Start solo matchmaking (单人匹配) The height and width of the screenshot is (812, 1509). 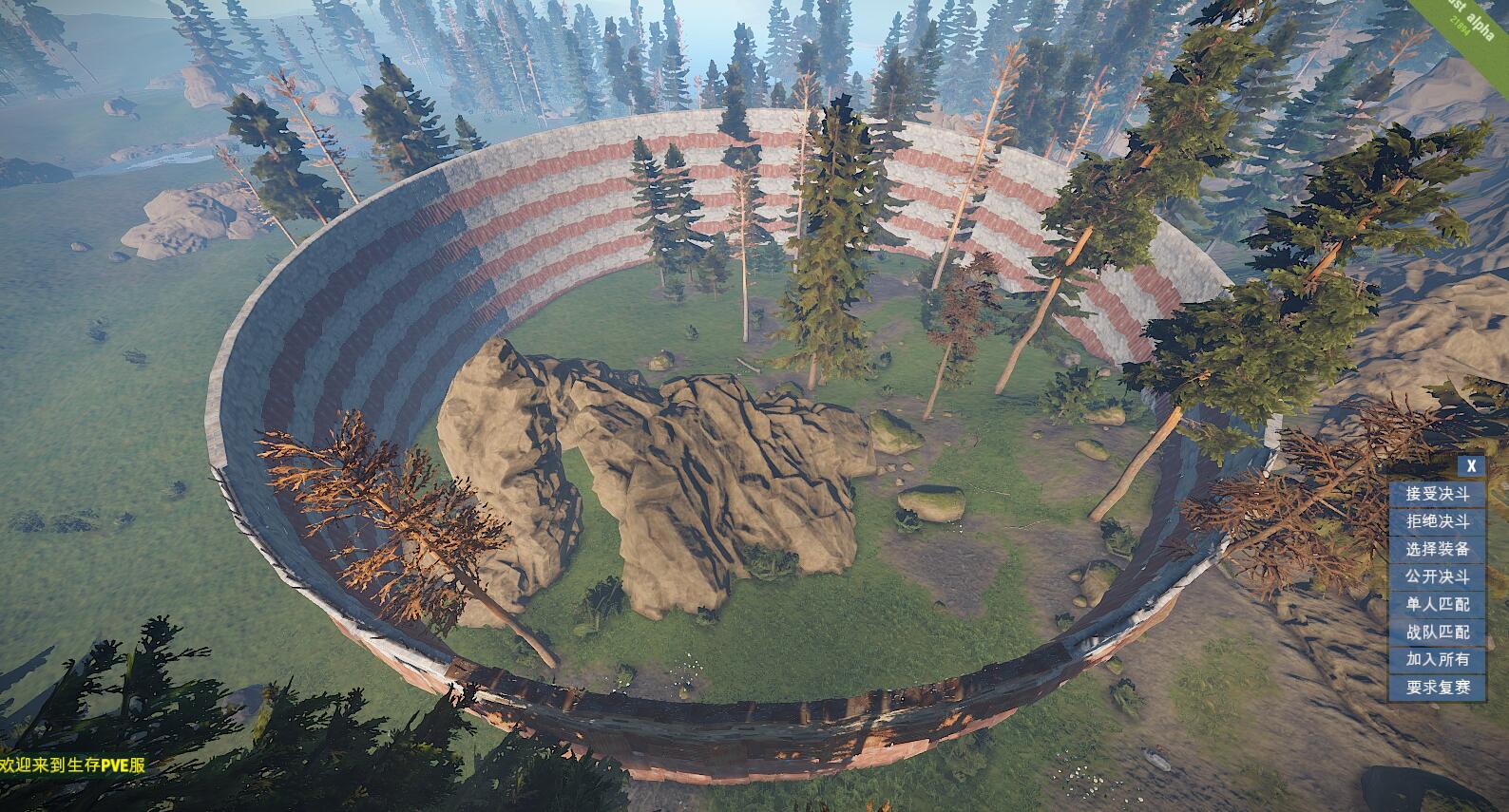point(1437,604)
